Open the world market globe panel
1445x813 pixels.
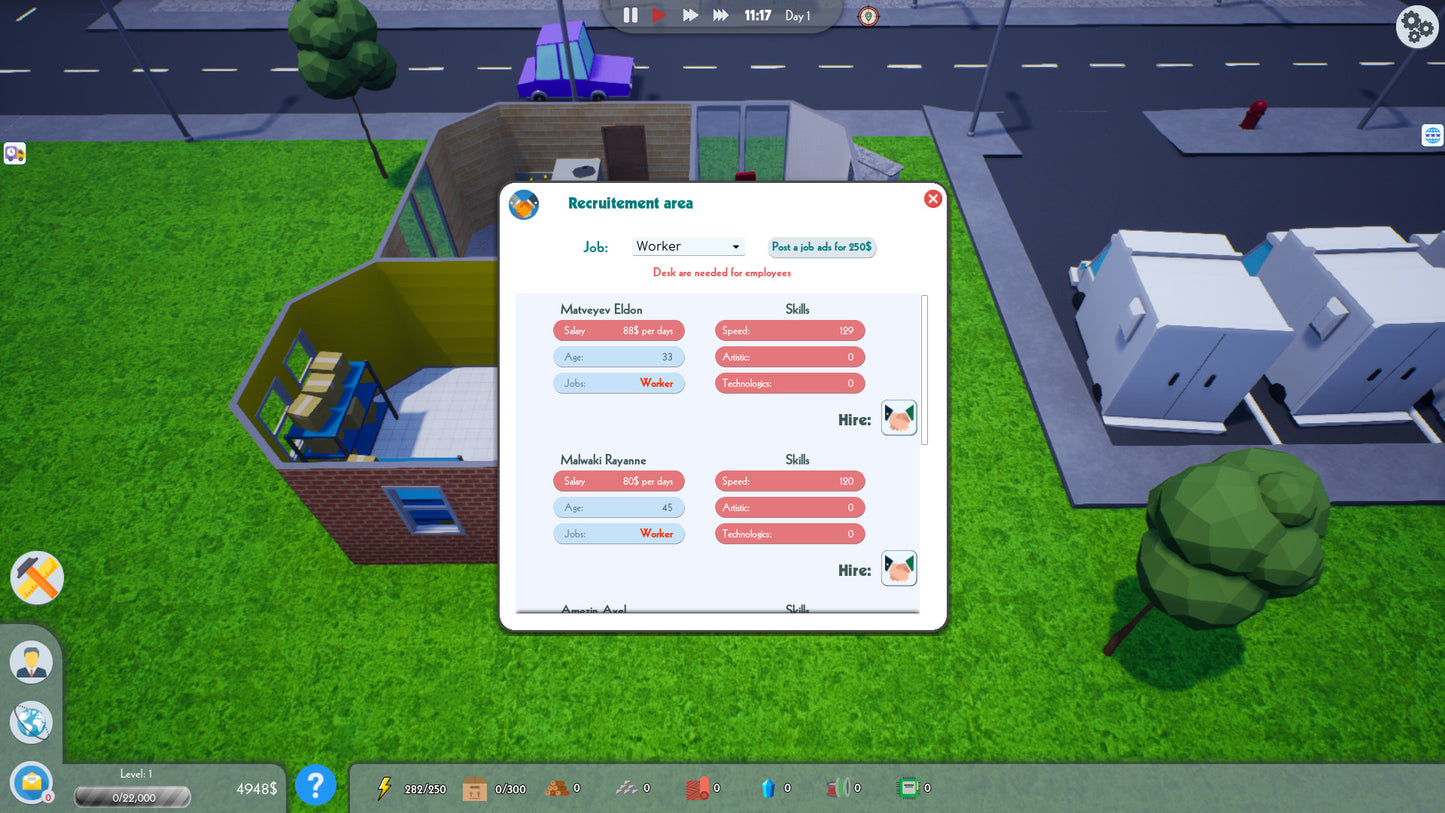(30, 722)
